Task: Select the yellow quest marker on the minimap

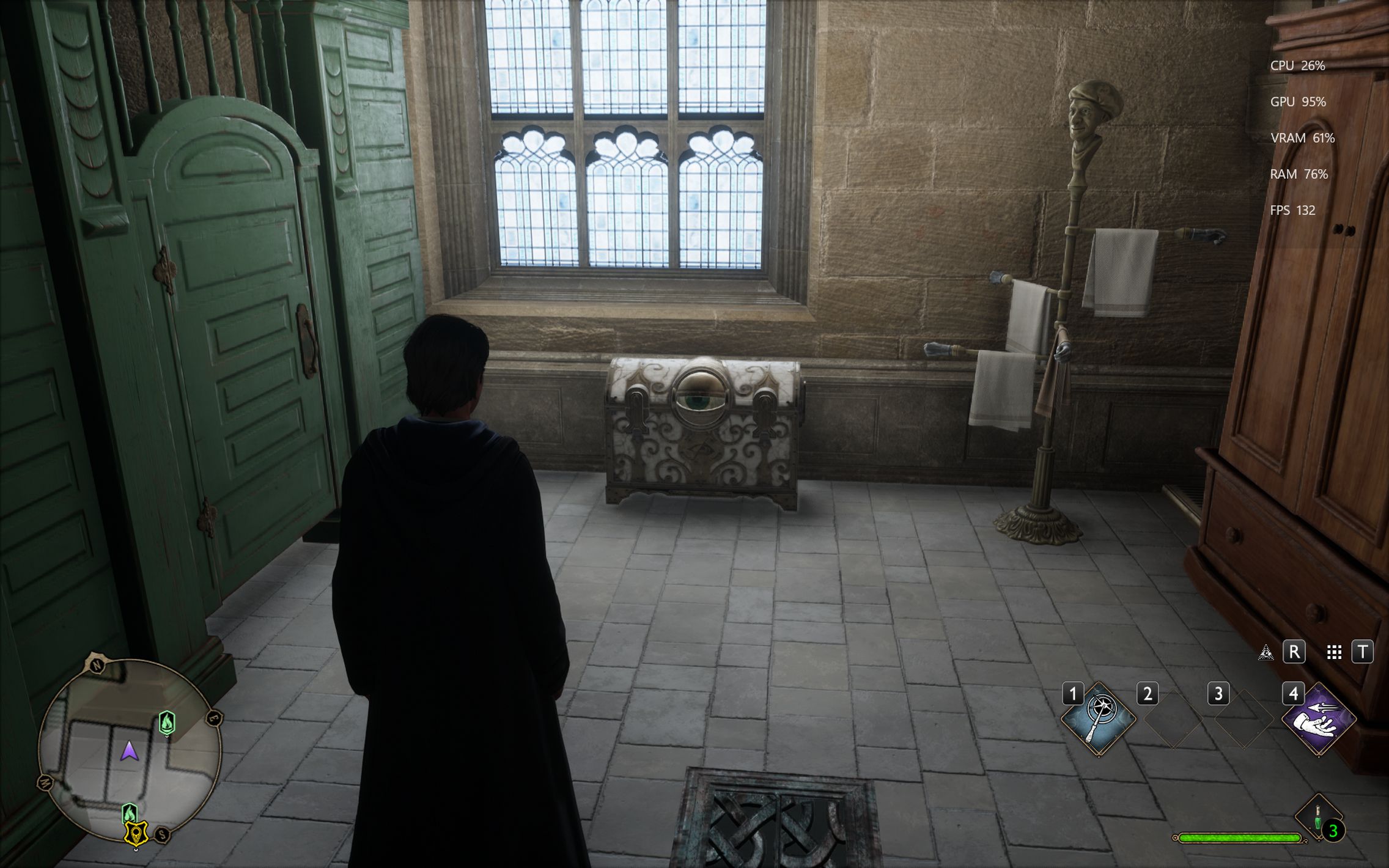Action: [136, 833]
